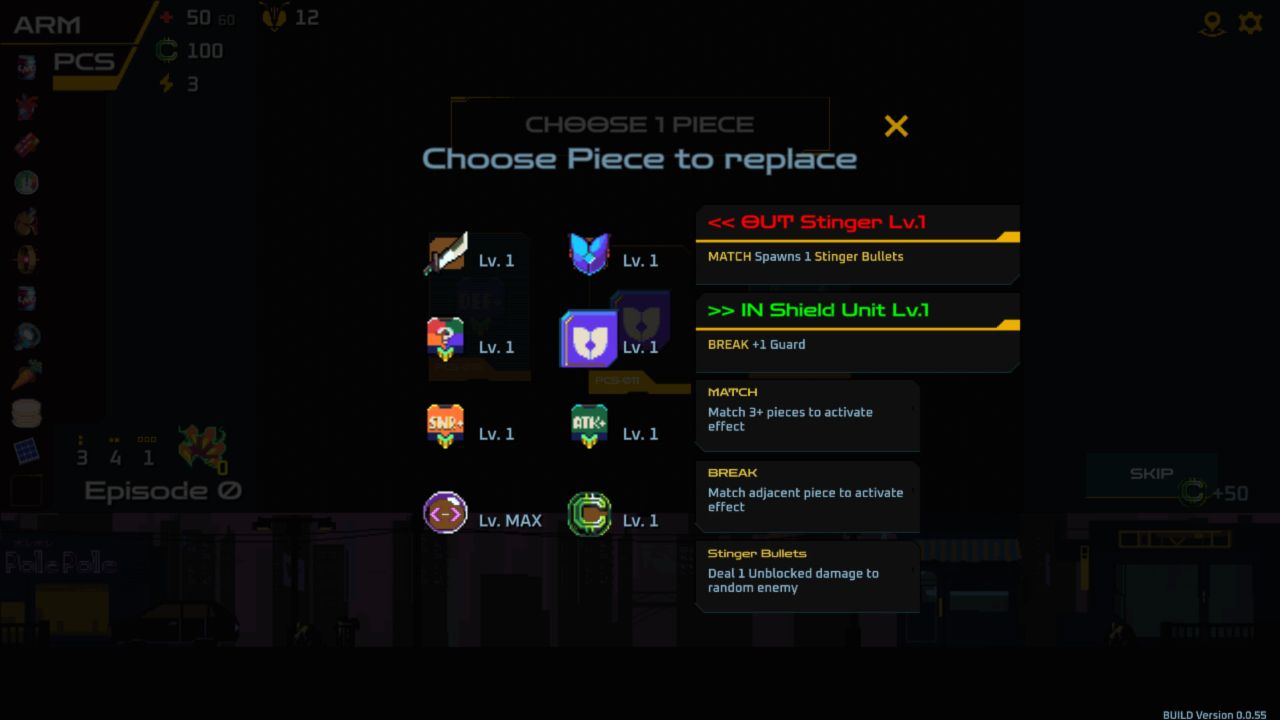
Task: Select the sword piece to replace
Action: pos(446,255)
